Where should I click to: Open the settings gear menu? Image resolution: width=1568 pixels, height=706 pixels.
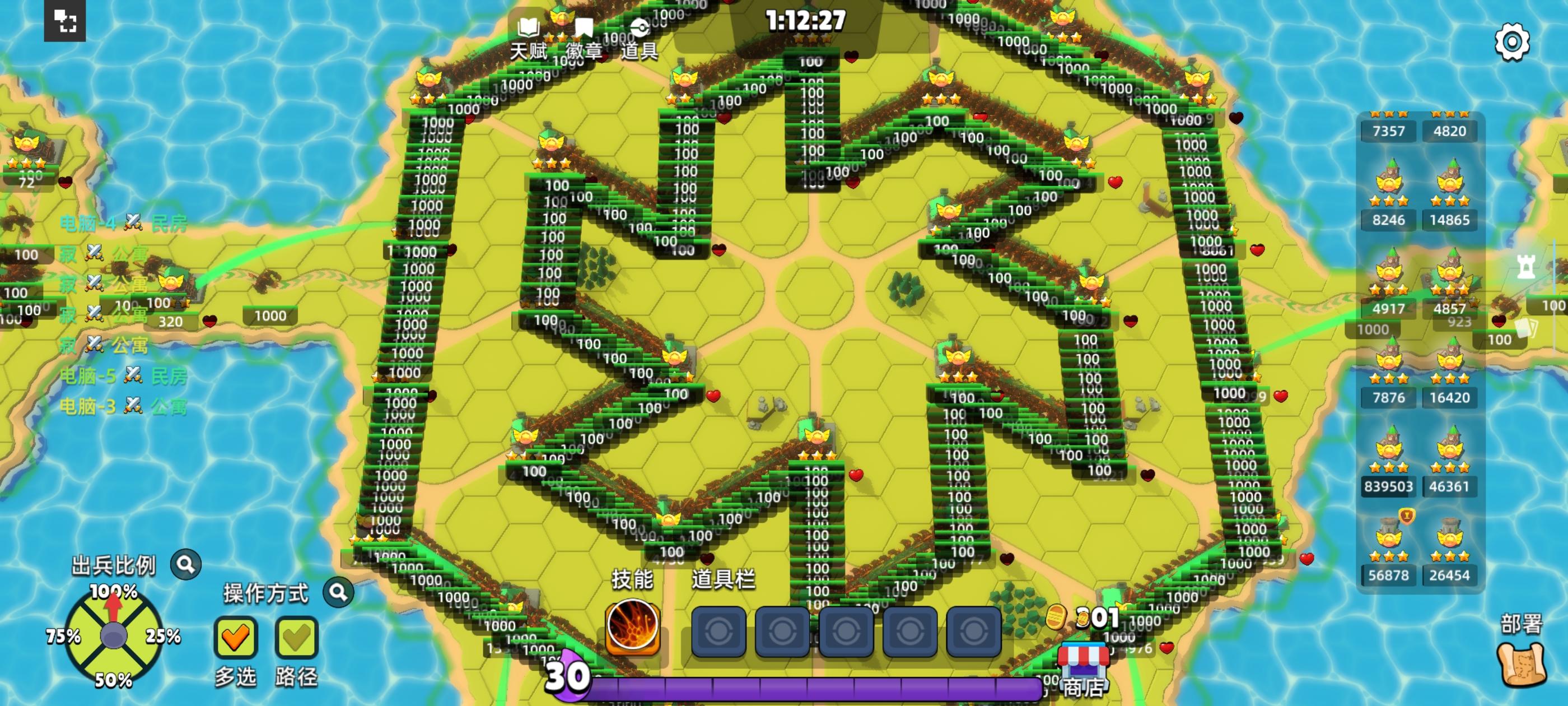coord(1511,42)
